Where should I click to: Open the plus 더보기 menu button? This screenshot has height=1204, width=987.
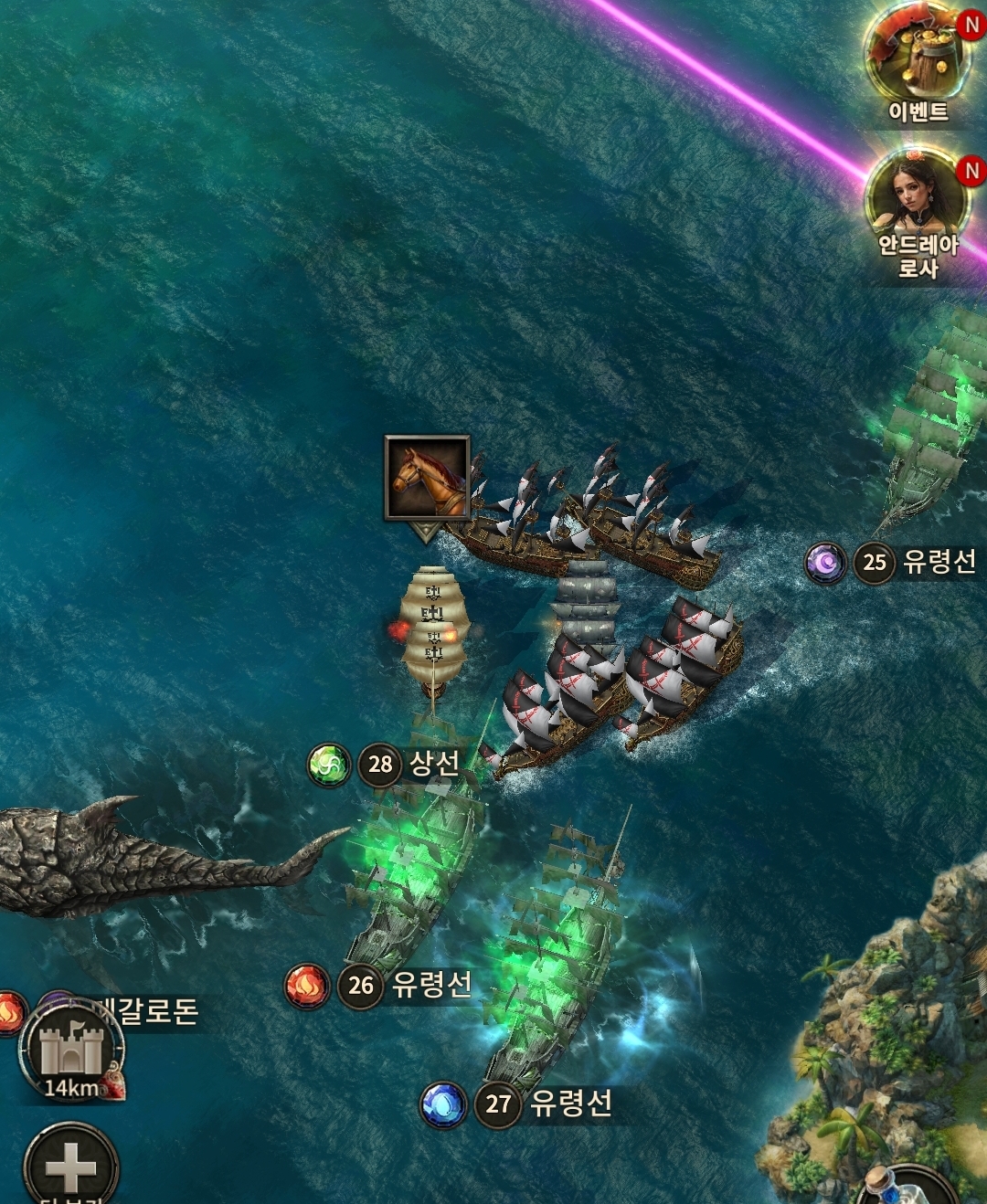coord(70,1166)
